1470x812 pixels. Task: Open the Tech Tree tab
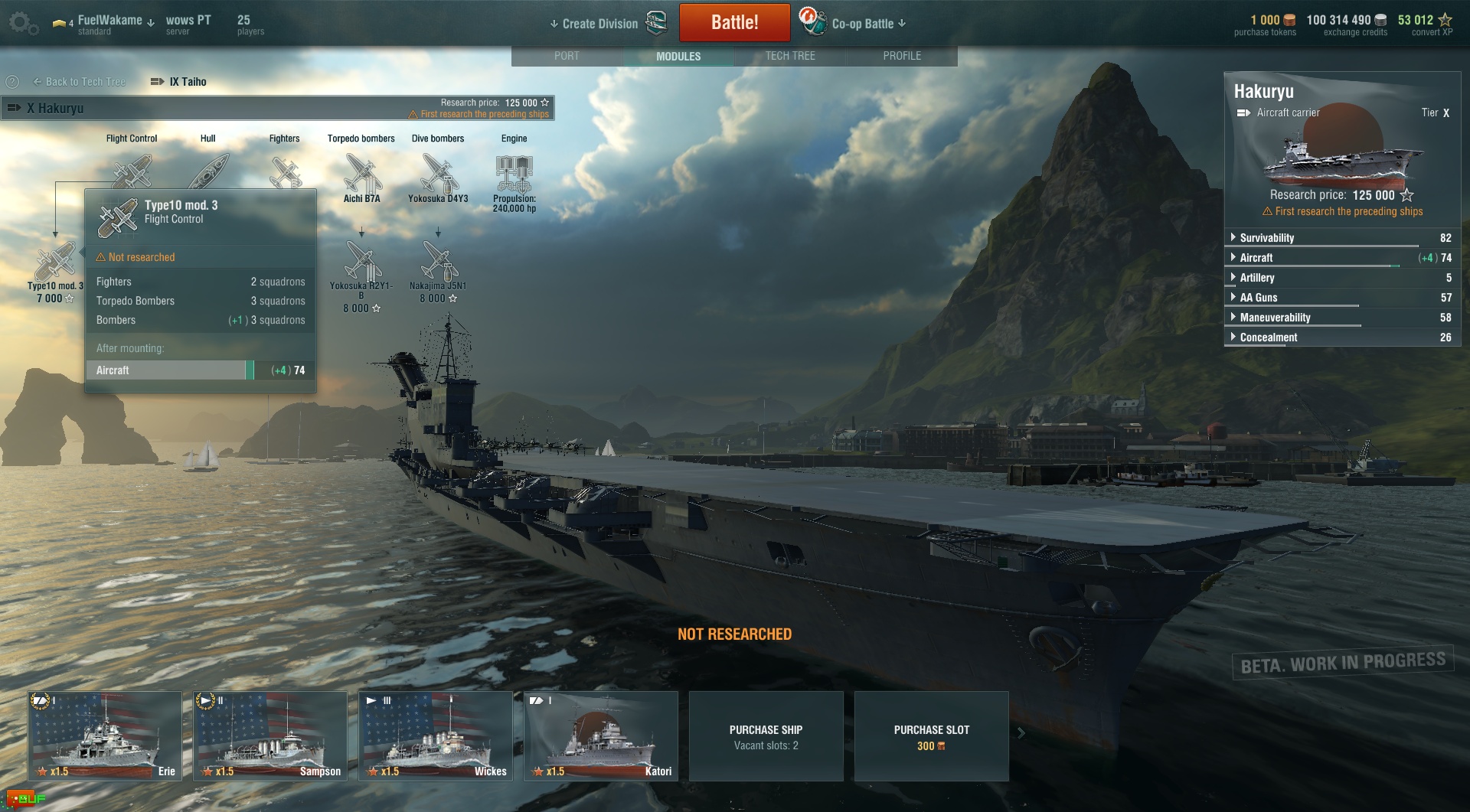point(790,56)
